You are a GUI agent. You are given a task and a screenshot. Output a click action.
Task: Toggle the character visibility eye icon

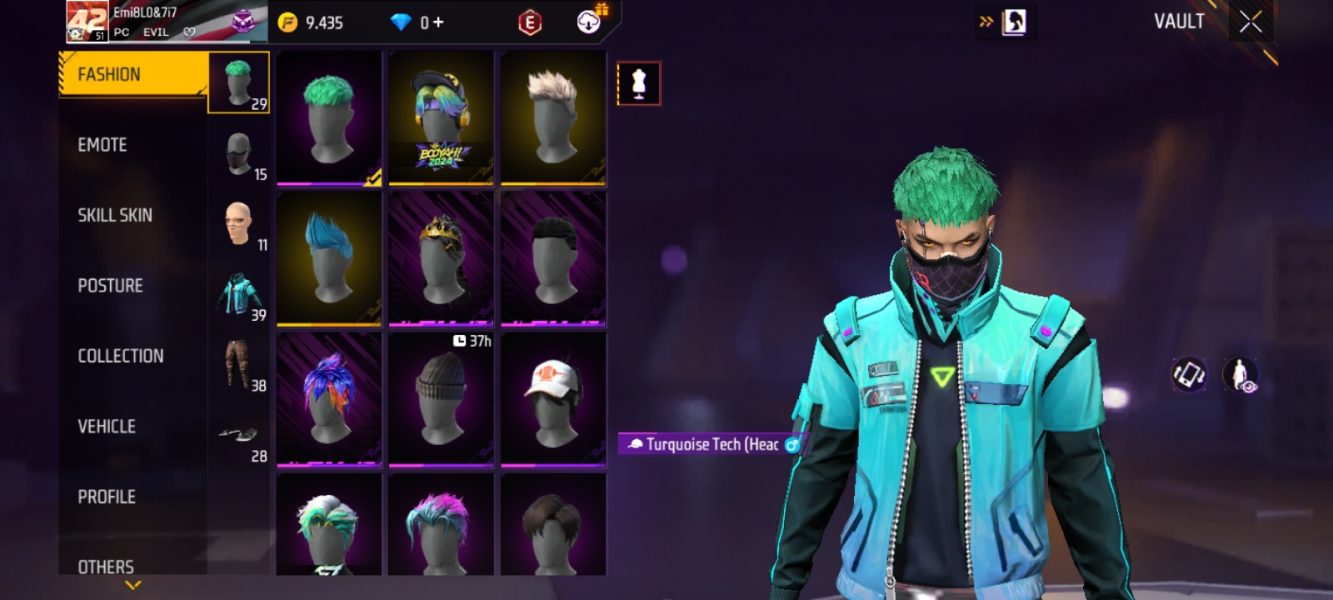[x=1240, y=375]
